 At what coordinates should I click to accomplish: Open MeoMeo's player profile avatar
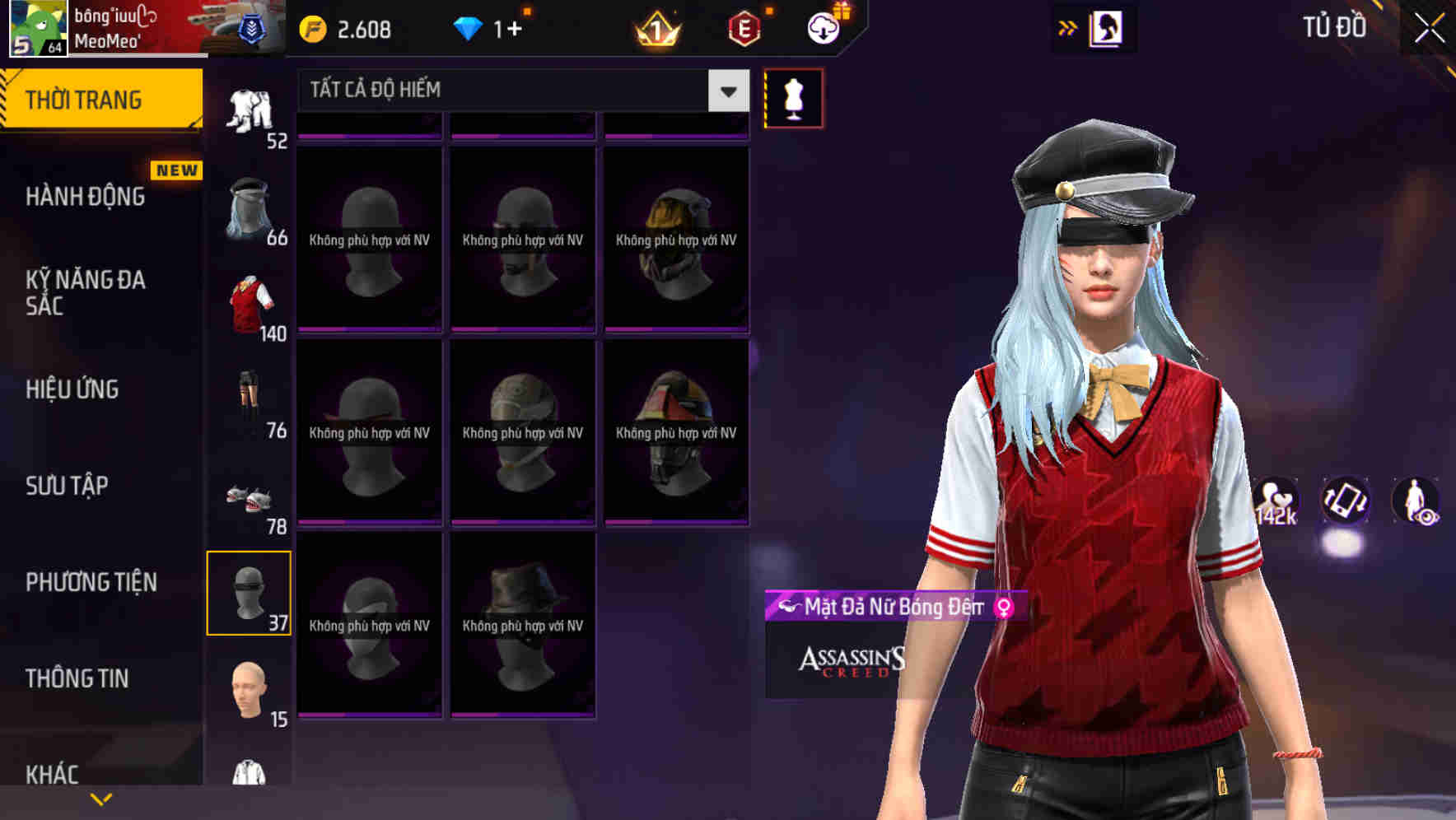click(x=38, y=27)
